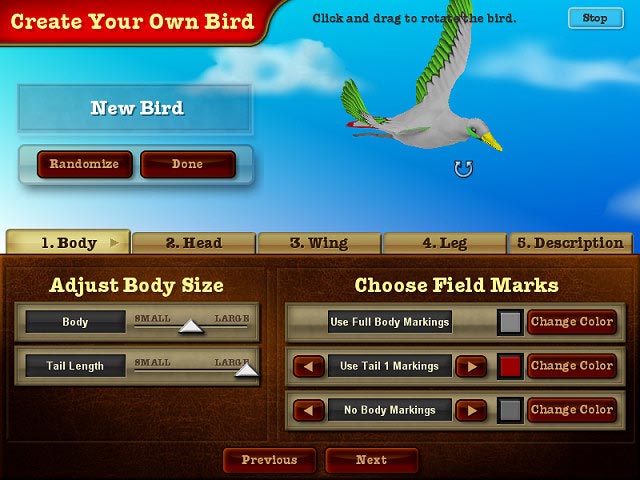Go to the 5. Description tab
This screenshot has height=480, width=640.
(570, 243)
